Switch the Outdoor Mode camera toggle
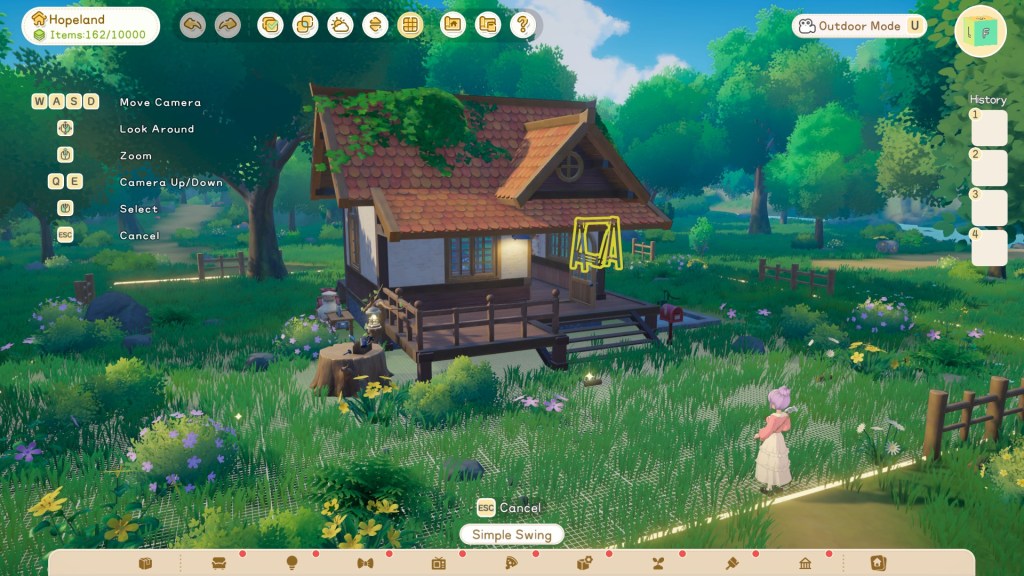Image resolution: width=1024 pixels, height=576 pixels. 860,26
